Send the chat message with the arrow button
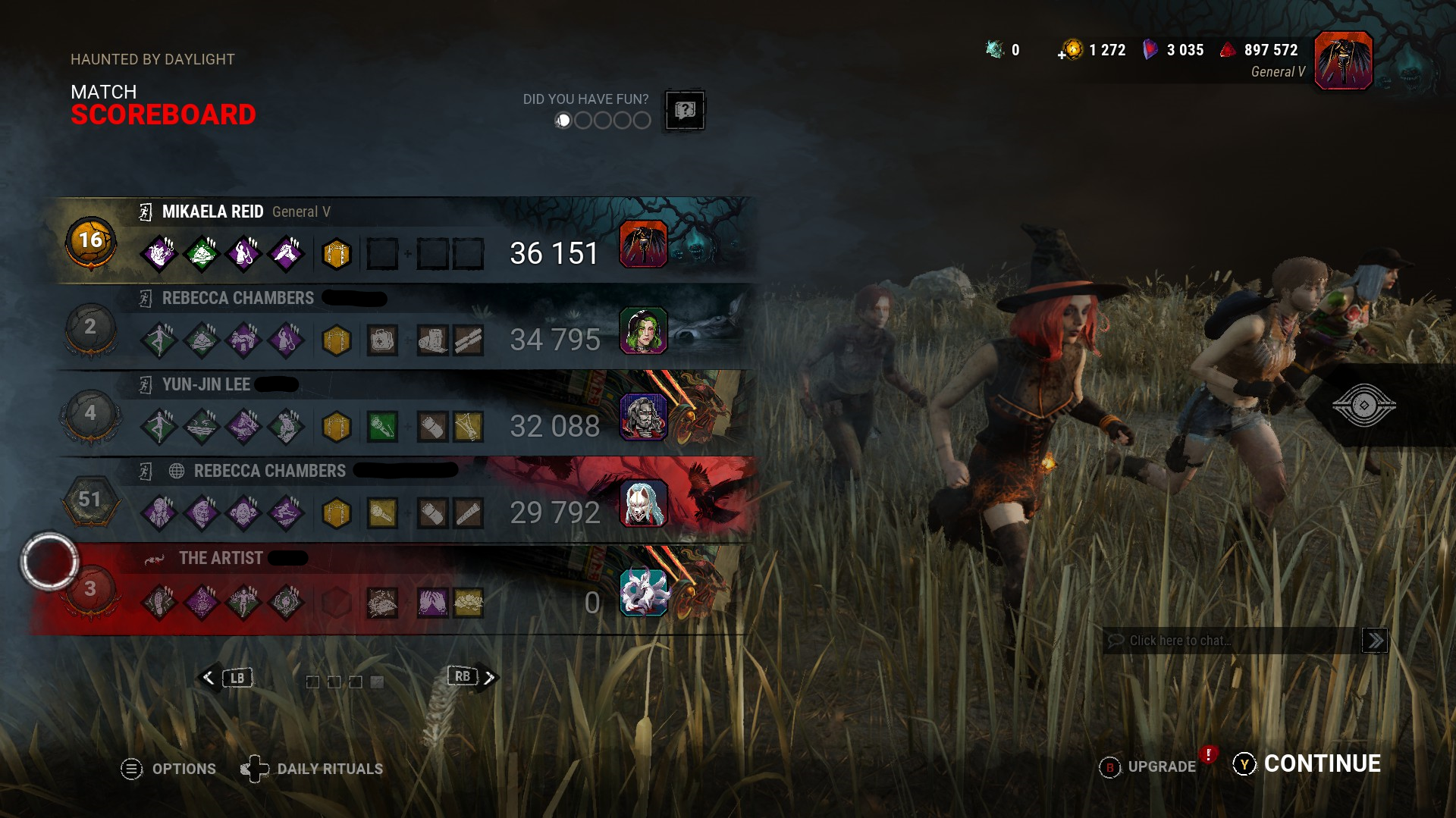This screenshot has width=1456, height=818. (1375, 641)
